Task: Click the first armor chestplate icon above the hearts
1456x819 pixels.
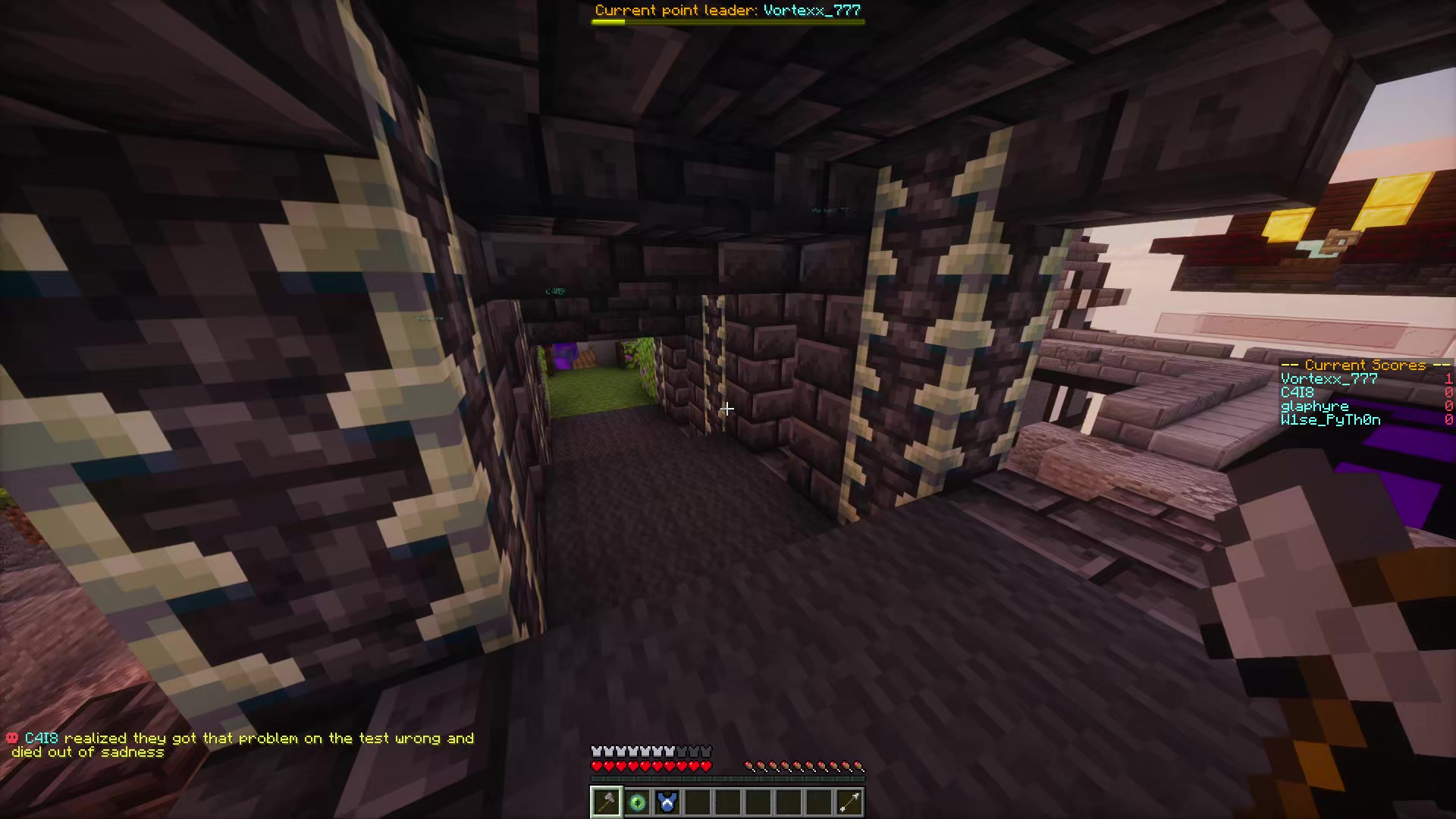Action: click(596, 750)
